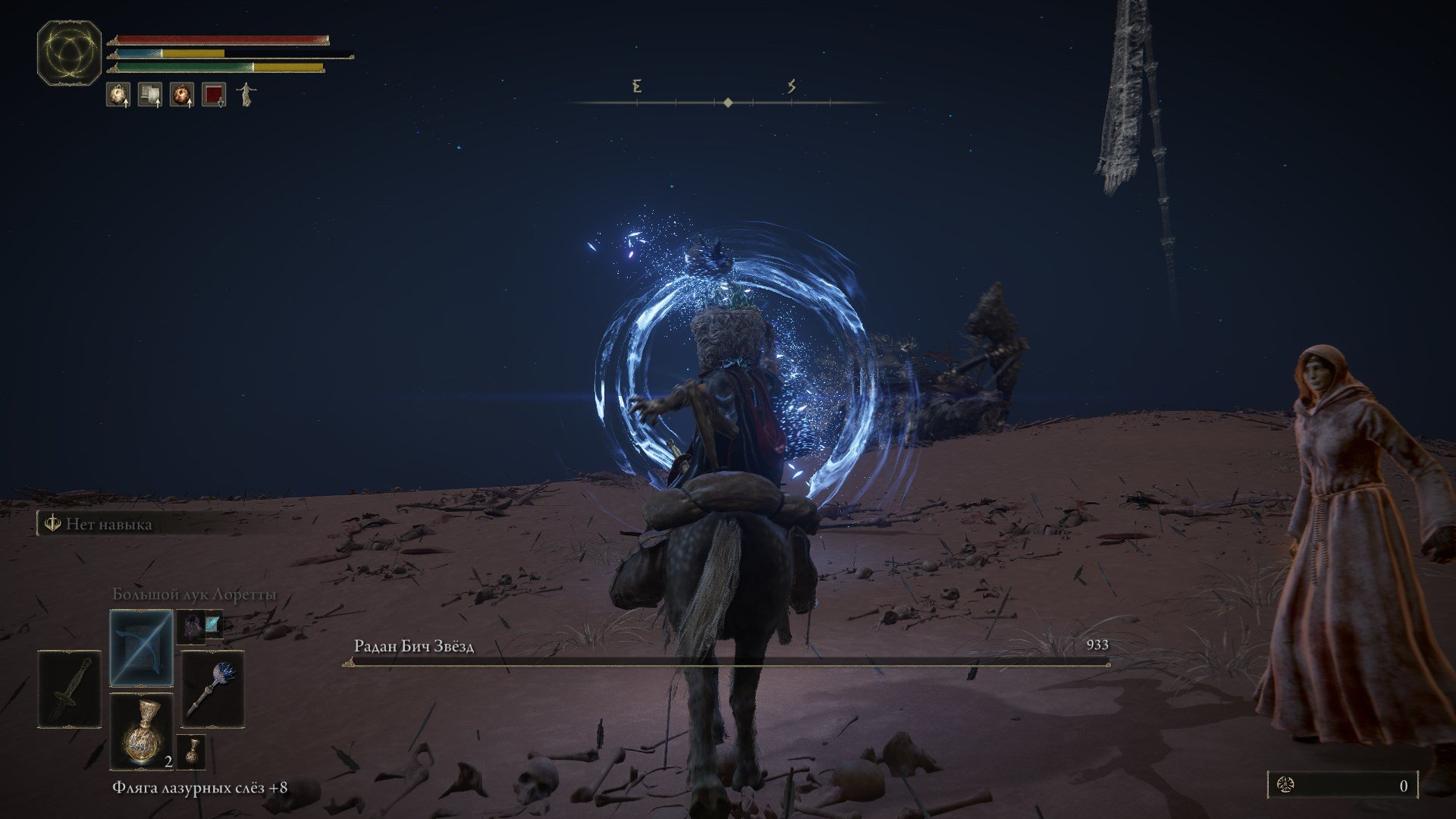Click the statue figure status icon
Viewport: 1456px width, 819px height.
click(x=246, y=95)
